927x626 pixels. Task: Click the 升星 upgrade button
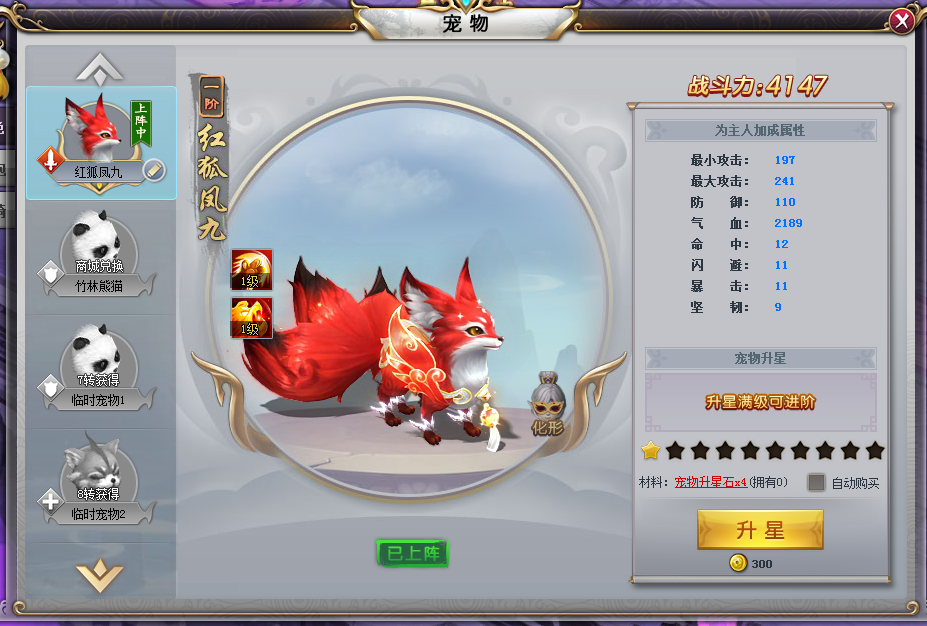point(760,530)
